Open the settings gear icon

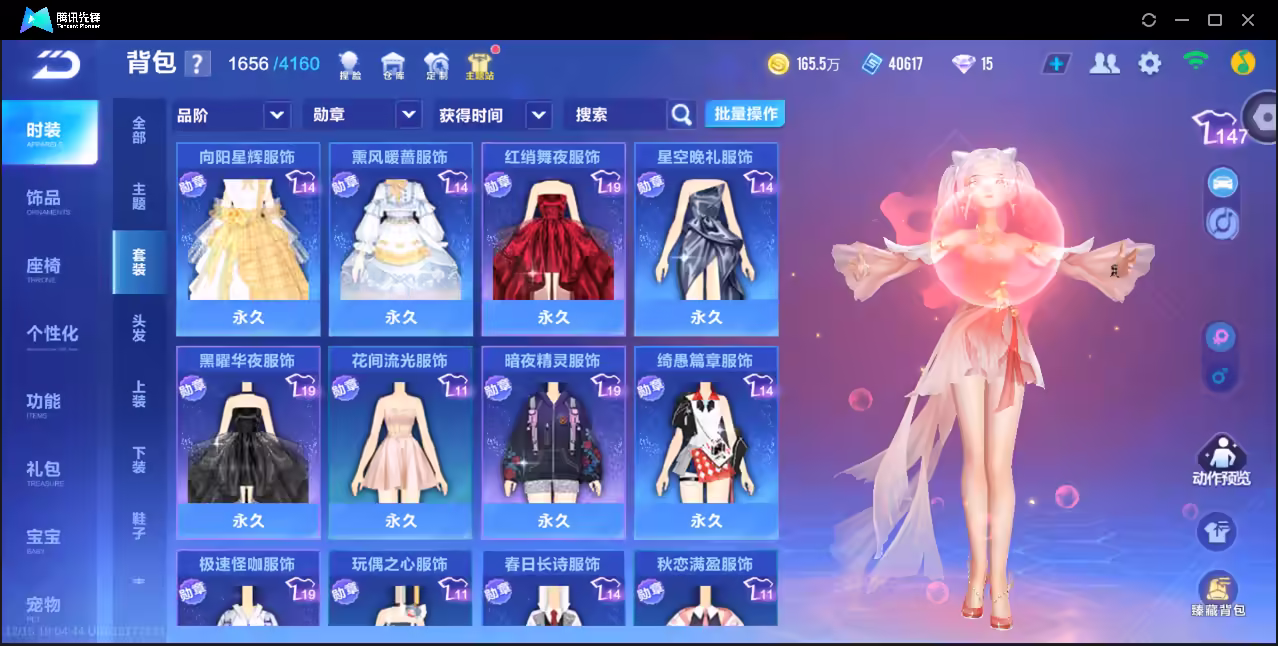pyautogui.click(x=1150, y=64)
